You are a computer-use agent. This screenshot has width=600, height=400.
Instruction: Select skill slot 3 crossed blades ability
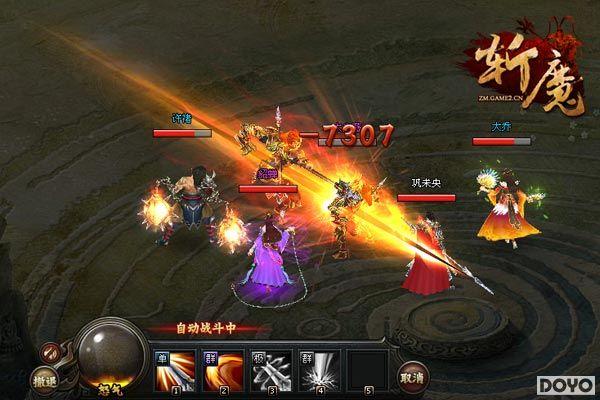273,368
